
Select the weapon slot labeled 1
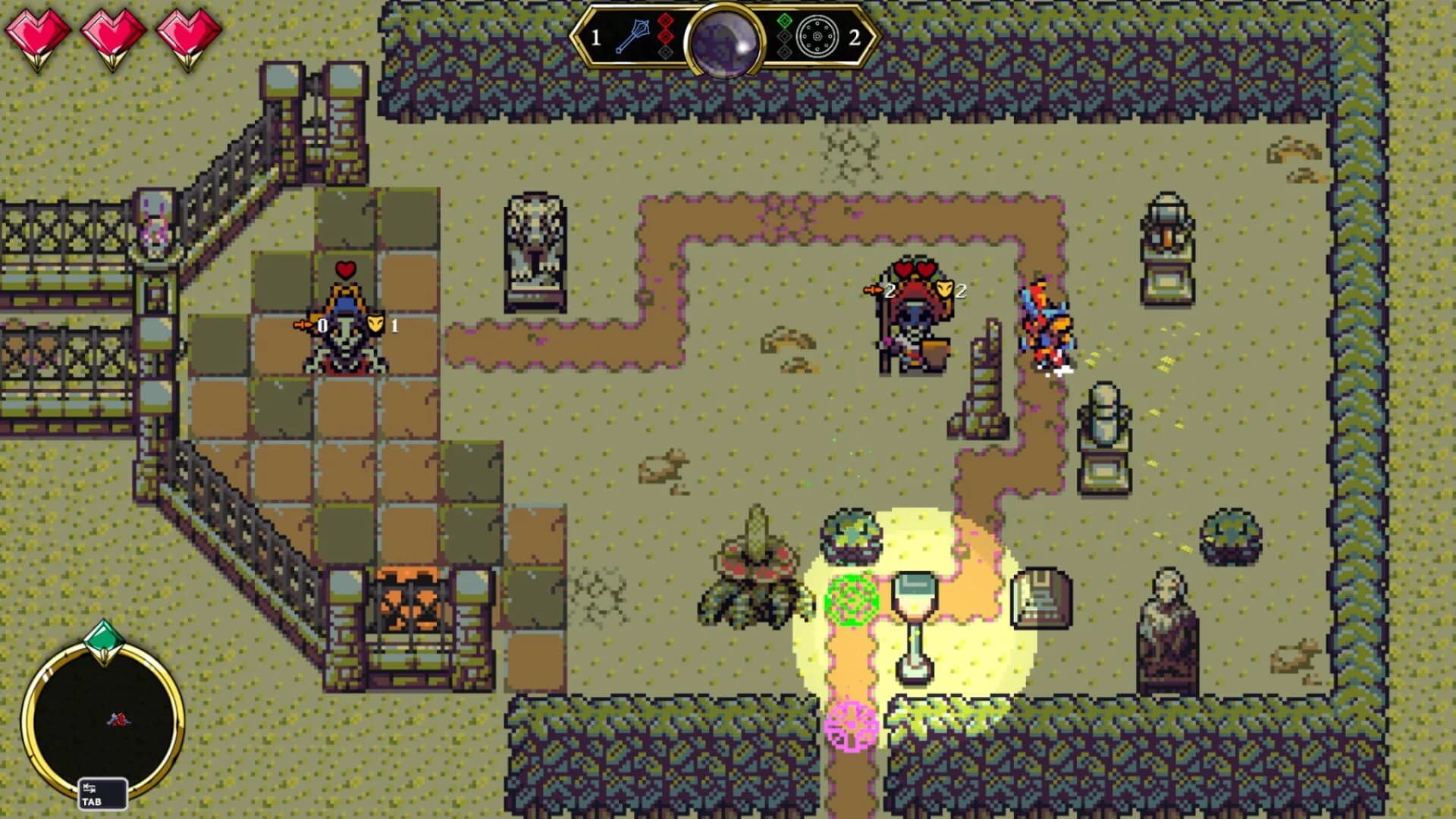pyautogui.click(x=596, y=36)
